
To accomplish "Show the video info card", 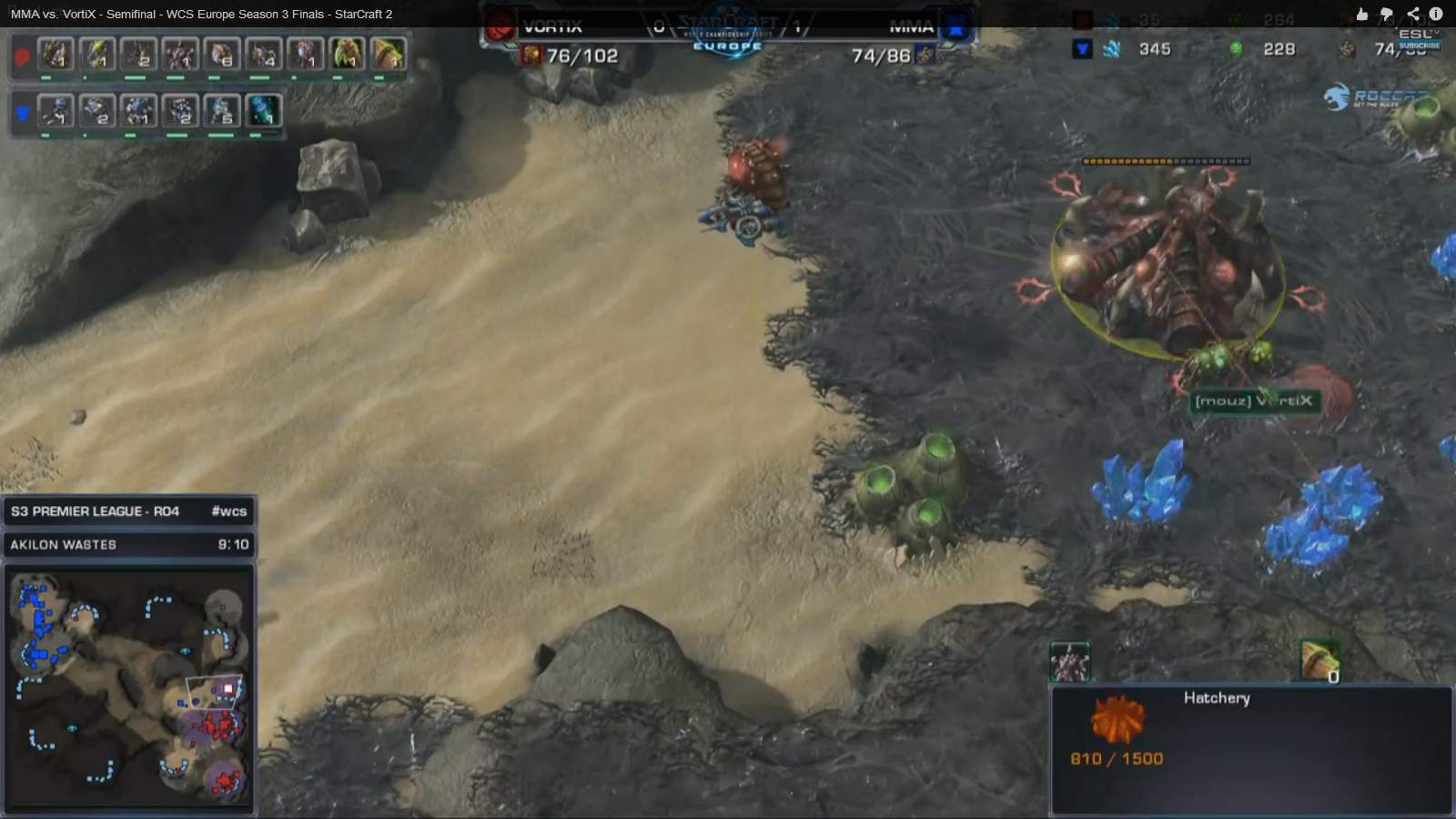I will pyautogui.click(x=1436, y=14).
